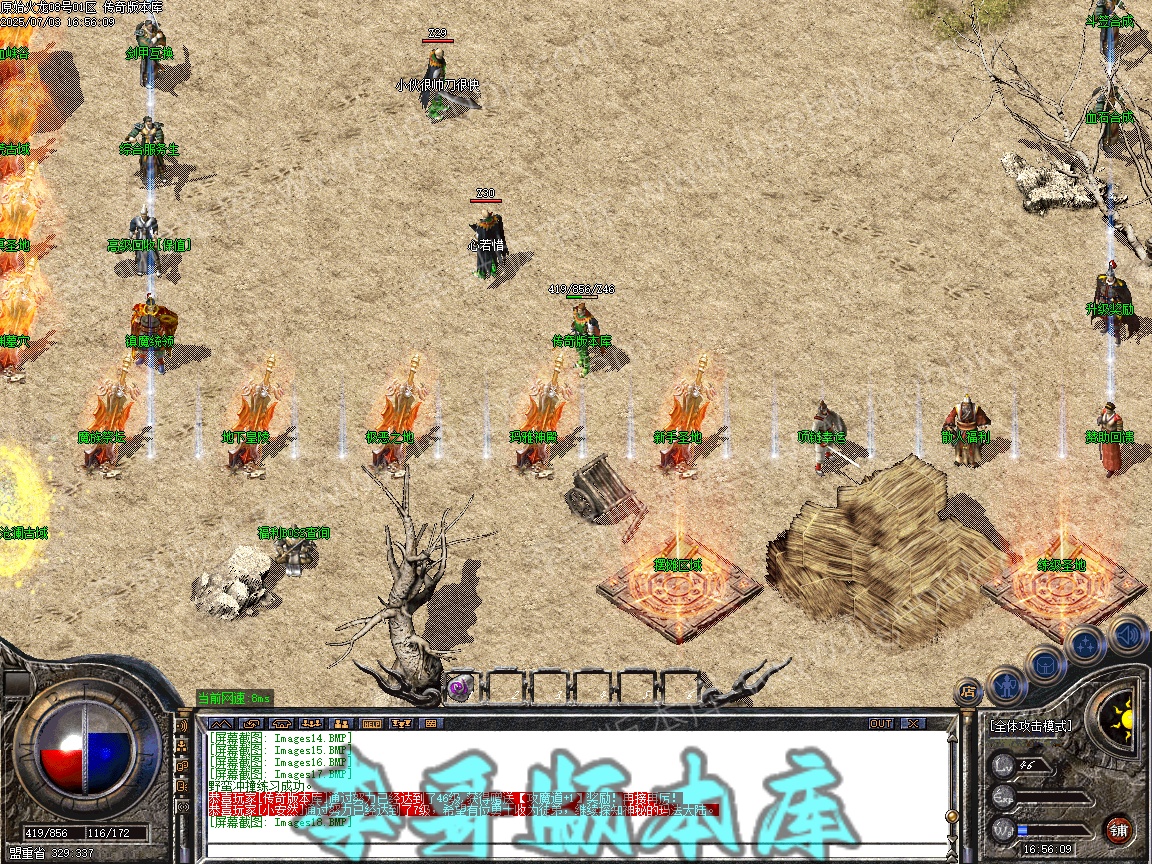The height and width of the screenshot is (864, 1152).
Task: Click the OUT button on chat bar
Action: coord(880,723)
